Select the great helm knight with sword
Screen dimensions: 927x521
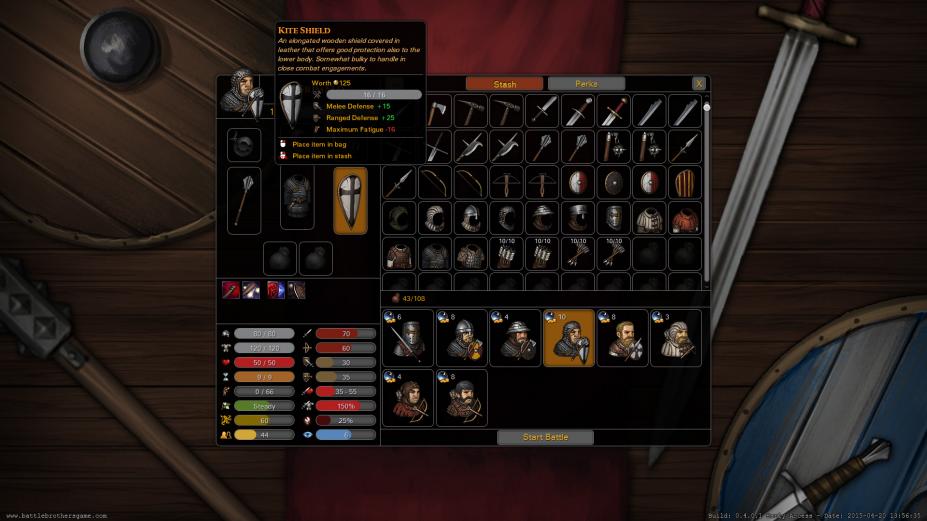click(408, 338)
